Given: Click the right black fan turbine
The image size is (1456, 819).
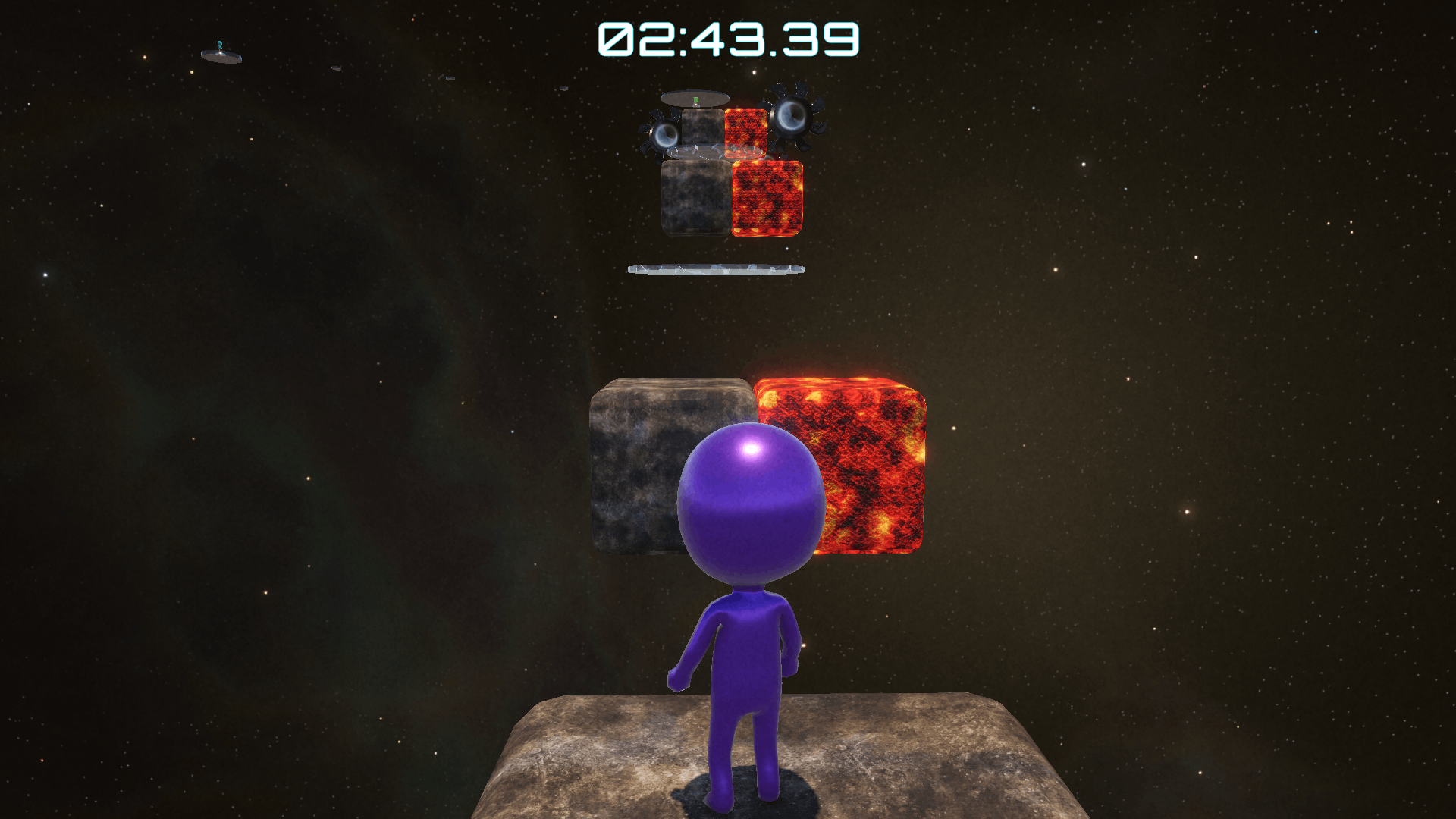Looking at the screenshot, I should click(x=792, y=118).
